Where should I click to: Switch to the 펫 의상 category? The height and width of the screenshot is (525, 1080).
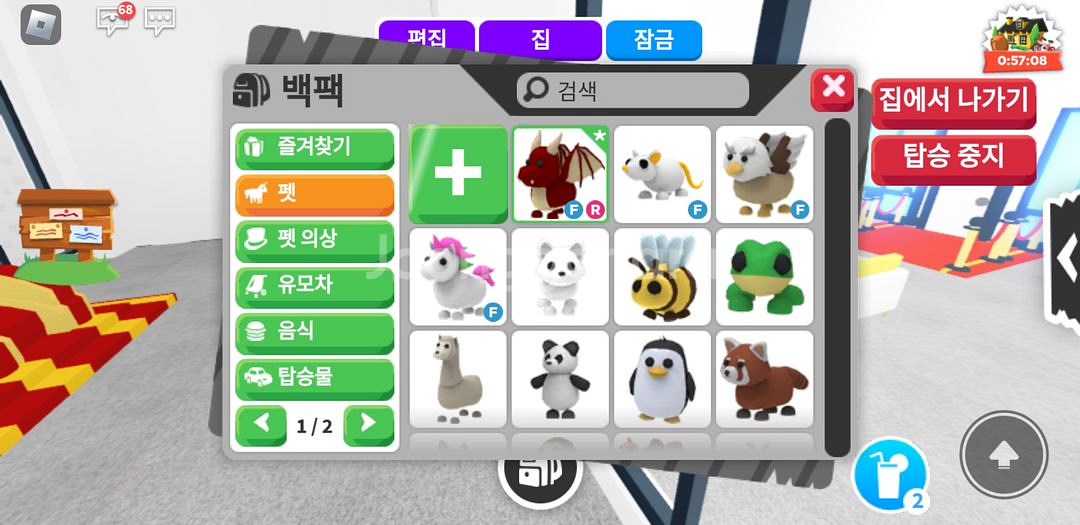point(314,239)
